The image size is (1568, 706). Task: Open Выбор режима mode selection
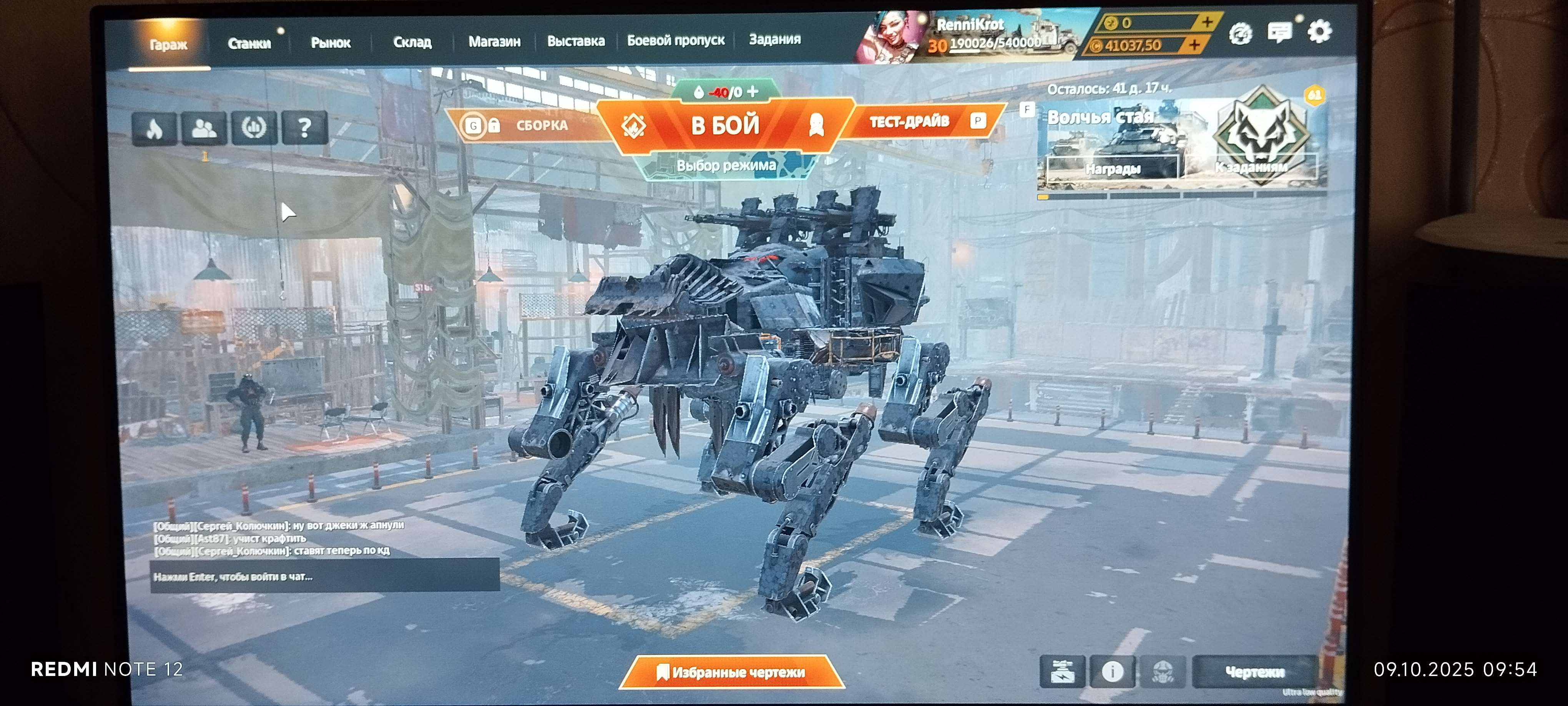[726, 165]
